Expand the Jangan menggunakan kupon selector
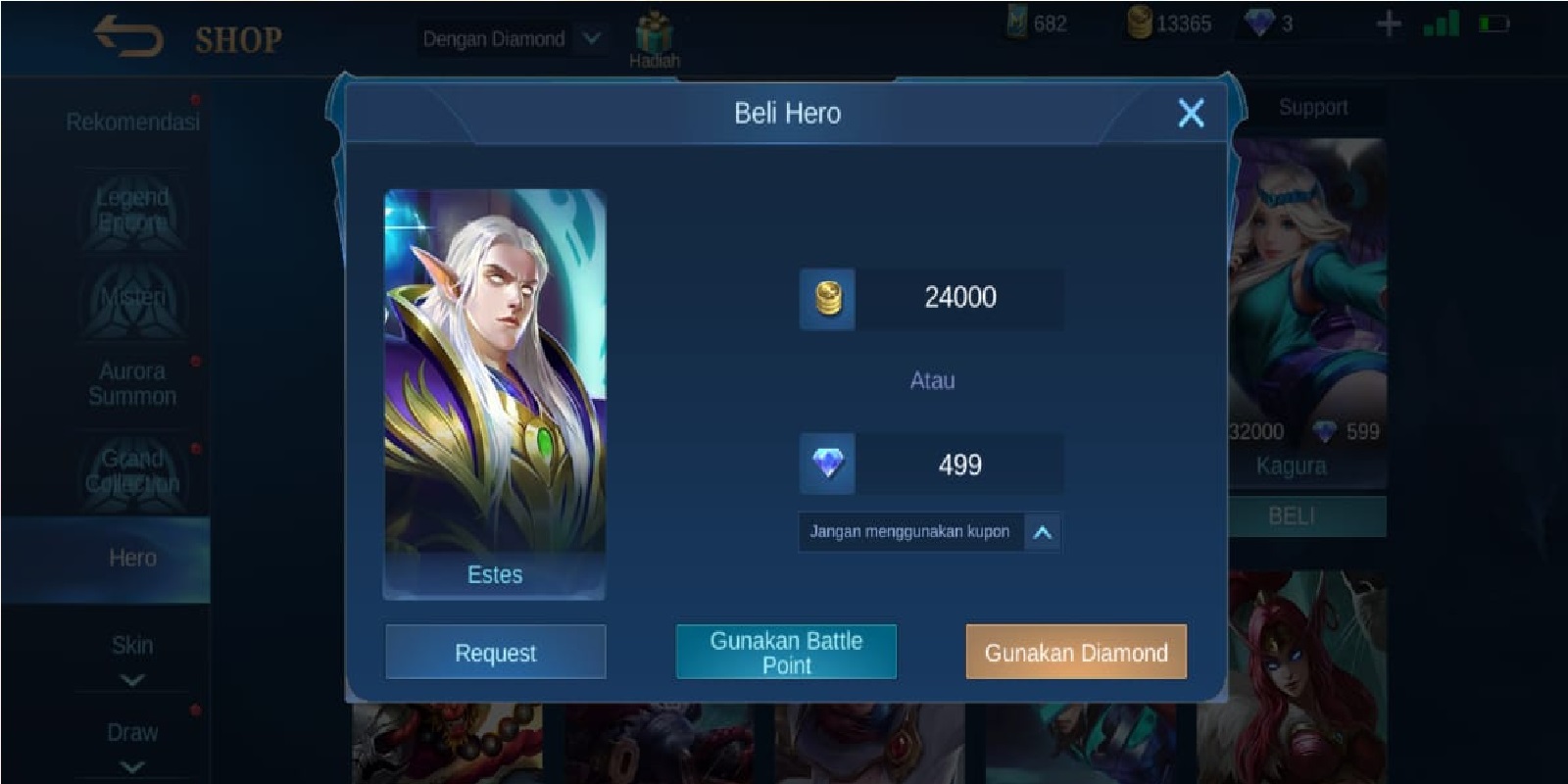 point(1043,532)
